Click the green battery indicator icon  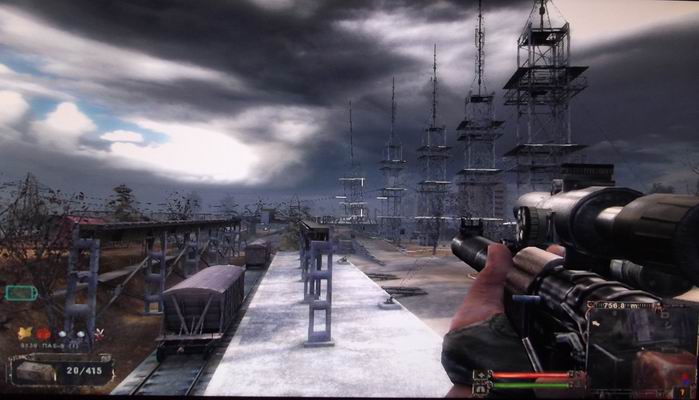click(x=20, y=293)
